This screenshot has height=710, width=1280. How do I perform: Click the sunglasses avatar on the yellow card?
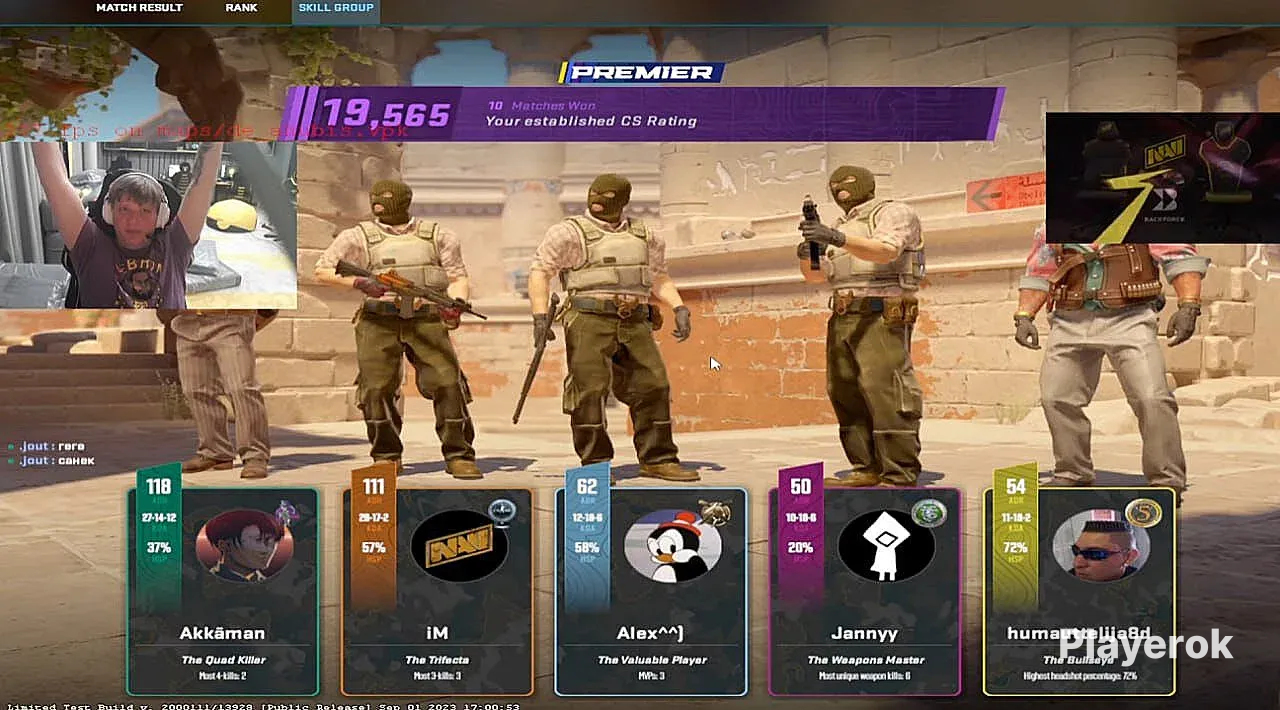[x=1100, y=547]
